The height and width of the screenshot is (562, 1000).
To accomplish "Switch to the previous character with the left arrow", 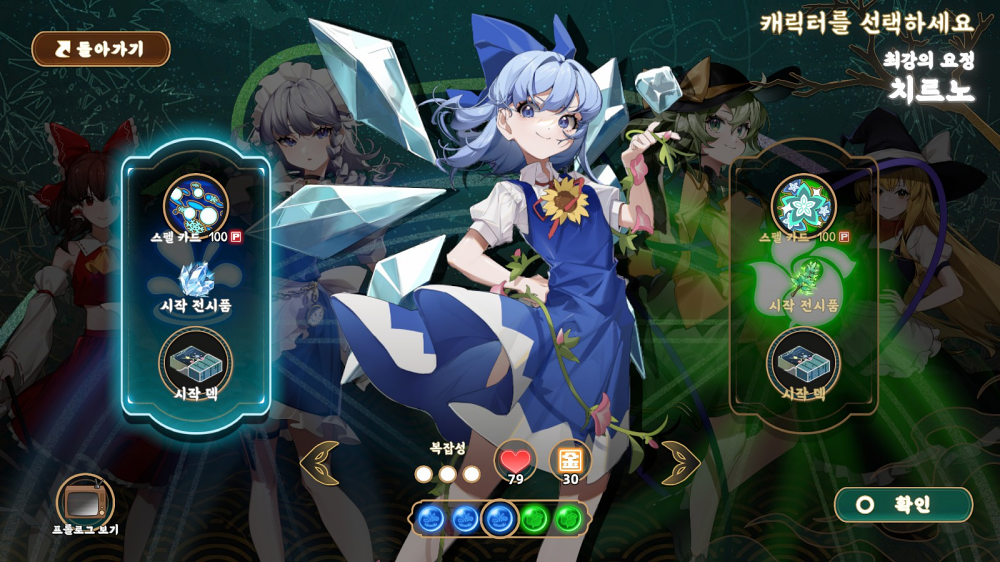I will [320, 464].
